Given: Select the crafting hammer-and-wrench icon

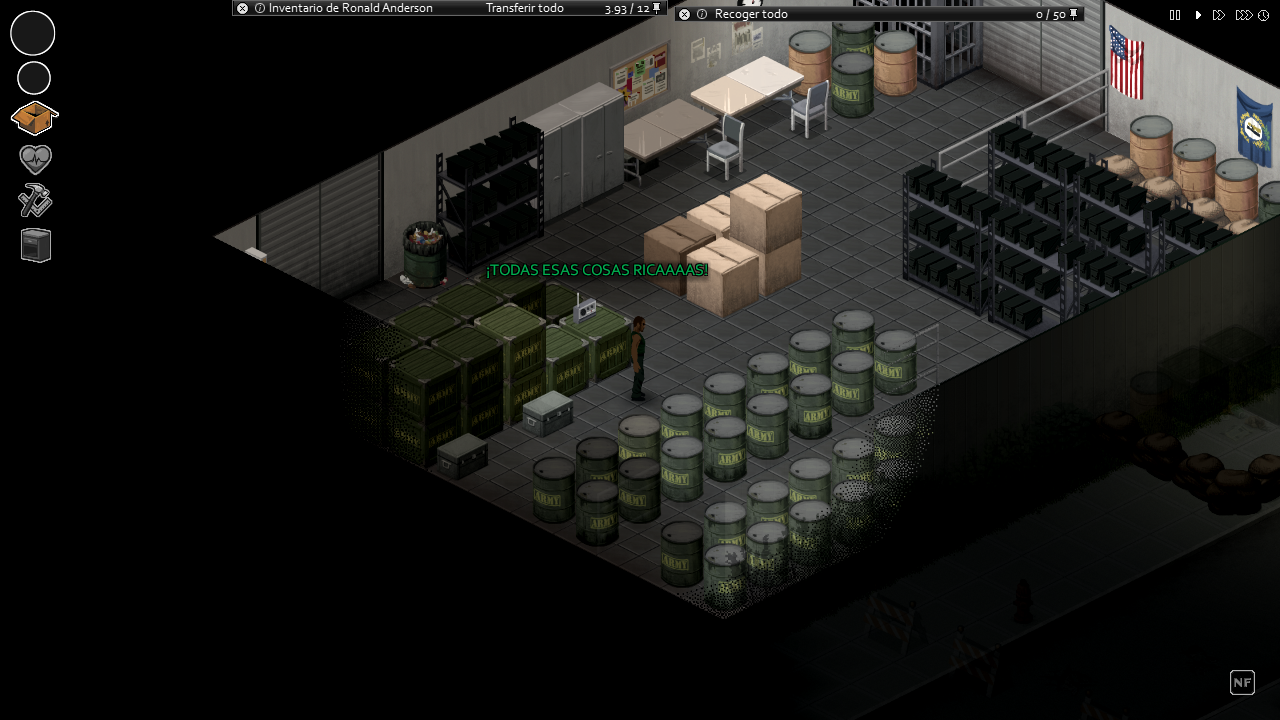Looking at the screenshot, I should coord(33,200).
